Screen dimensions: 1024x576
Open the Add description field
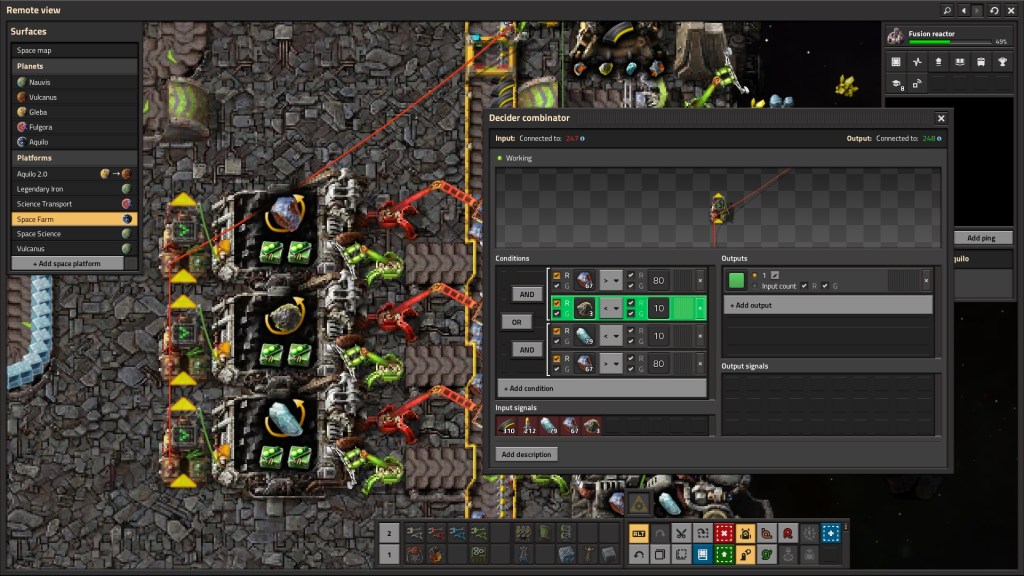(526, 454)
